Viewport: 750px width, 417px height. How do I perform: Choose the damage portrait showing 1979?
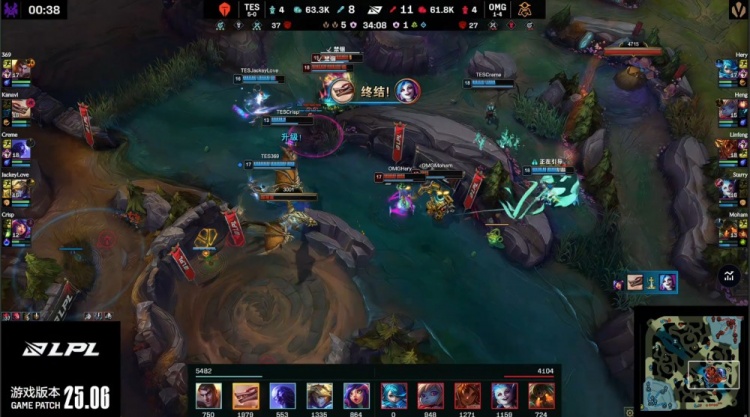245,395
